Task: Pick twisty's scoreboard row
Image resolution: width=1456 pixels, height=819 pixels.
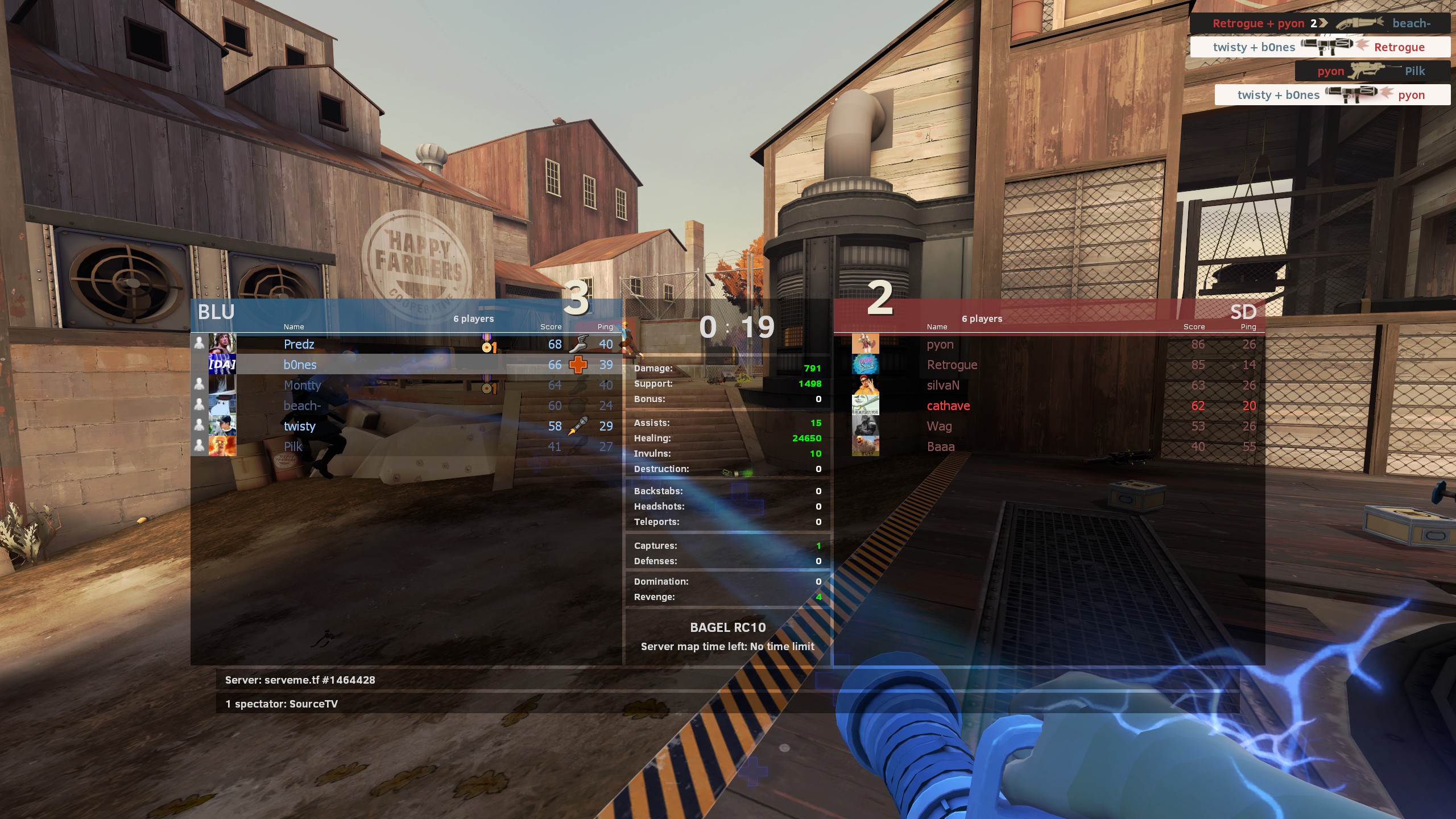Action: (x=300, y=426)
